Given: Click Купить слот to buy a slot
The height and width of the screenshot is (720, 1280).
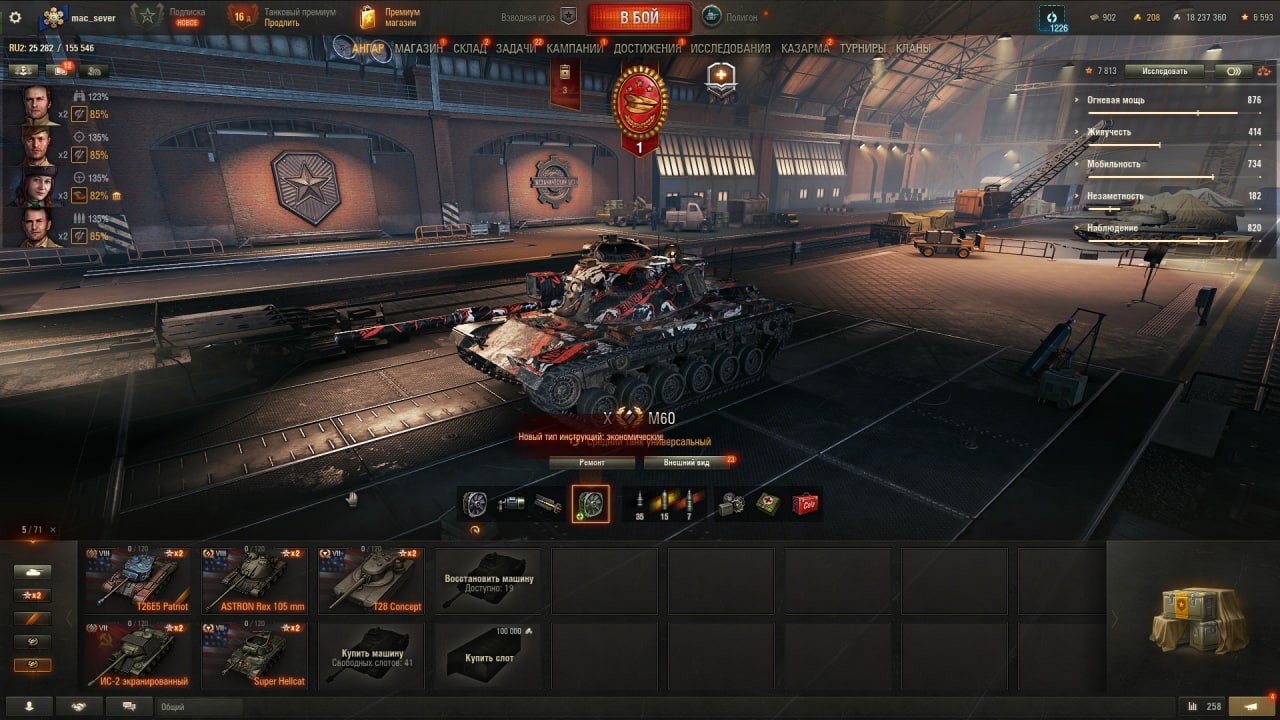Looking at the screenshot, I should coord(488,655).
